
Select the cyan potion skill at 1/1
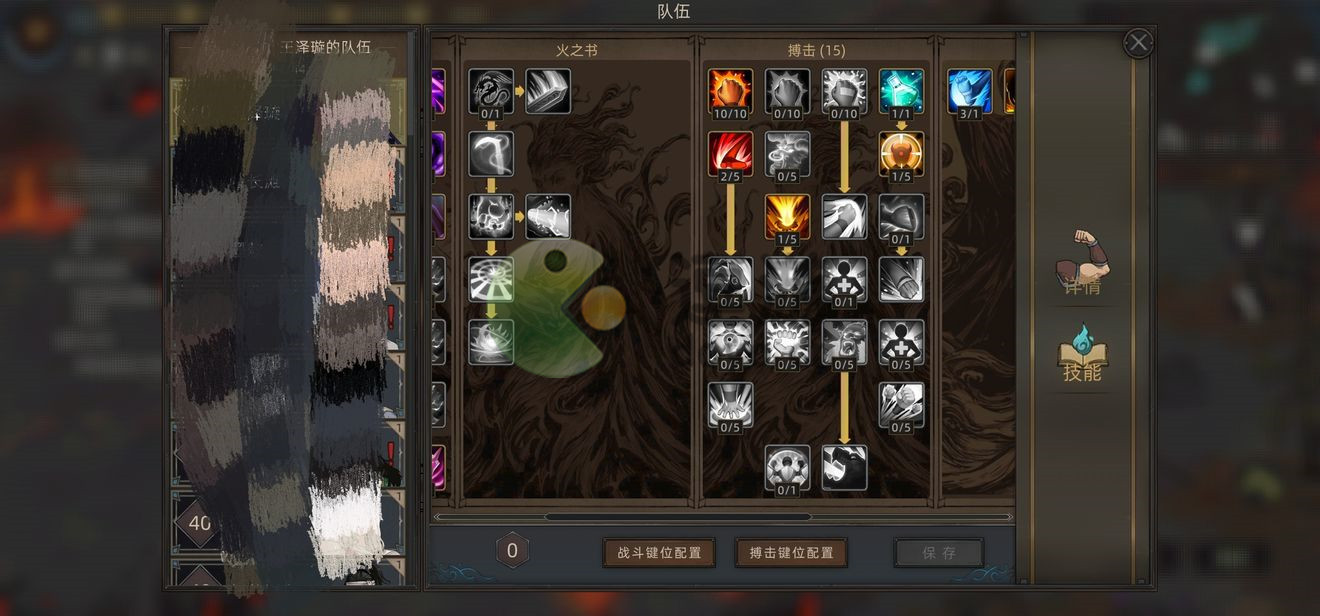coord(901,90)
